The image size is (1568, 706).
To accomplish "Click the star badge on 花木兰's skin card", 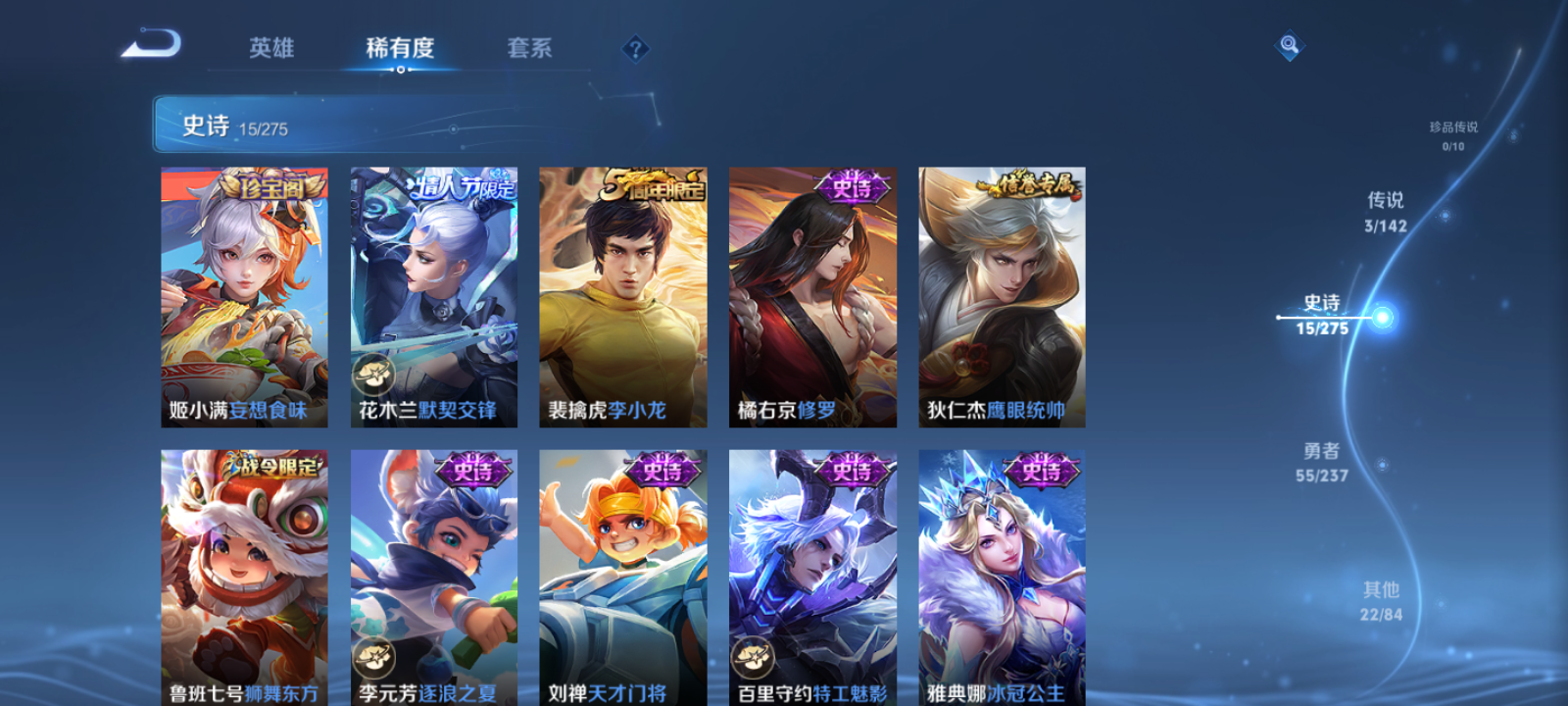I will point(373,372).
